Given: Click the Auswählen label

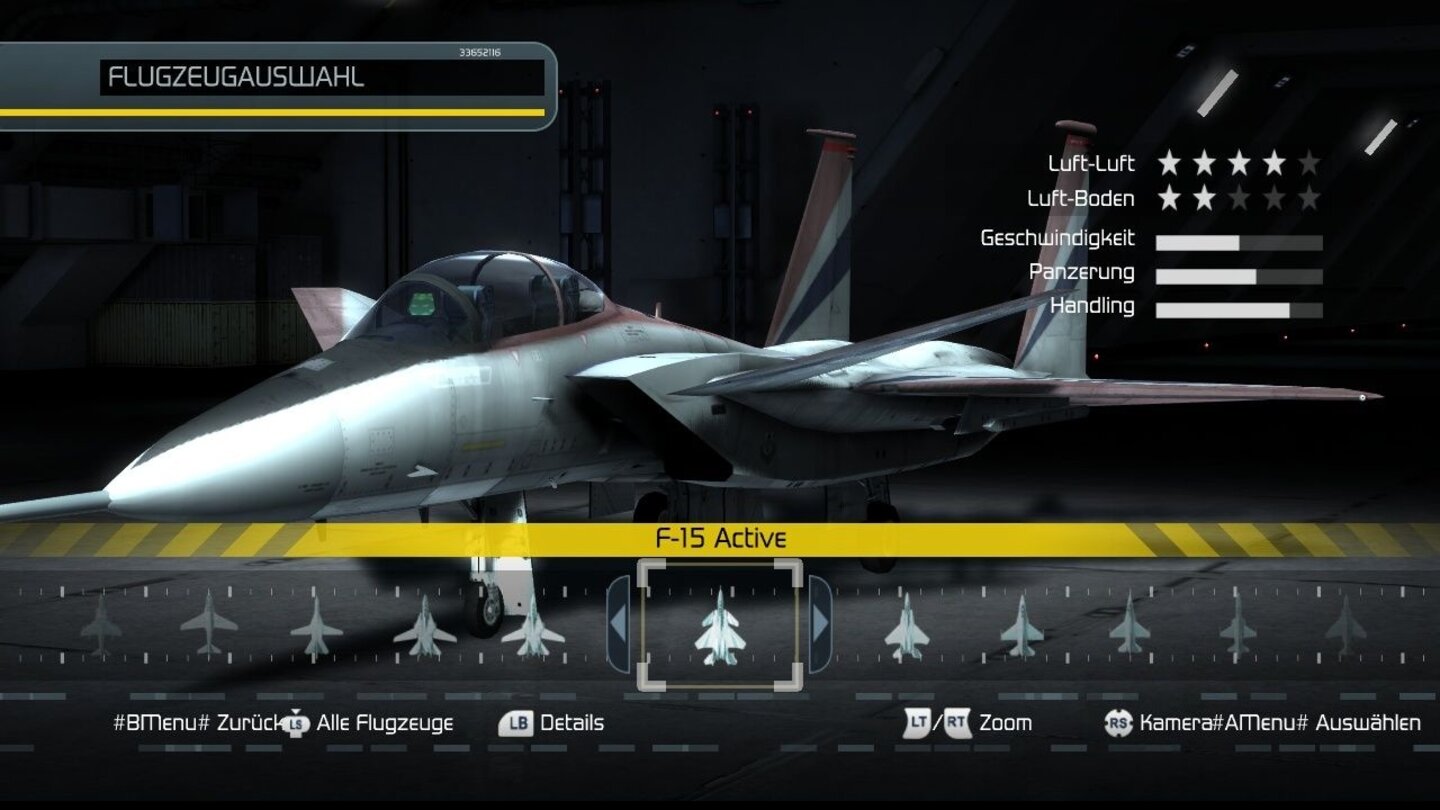Looking at the screenshot, I should pos(1368,722).
